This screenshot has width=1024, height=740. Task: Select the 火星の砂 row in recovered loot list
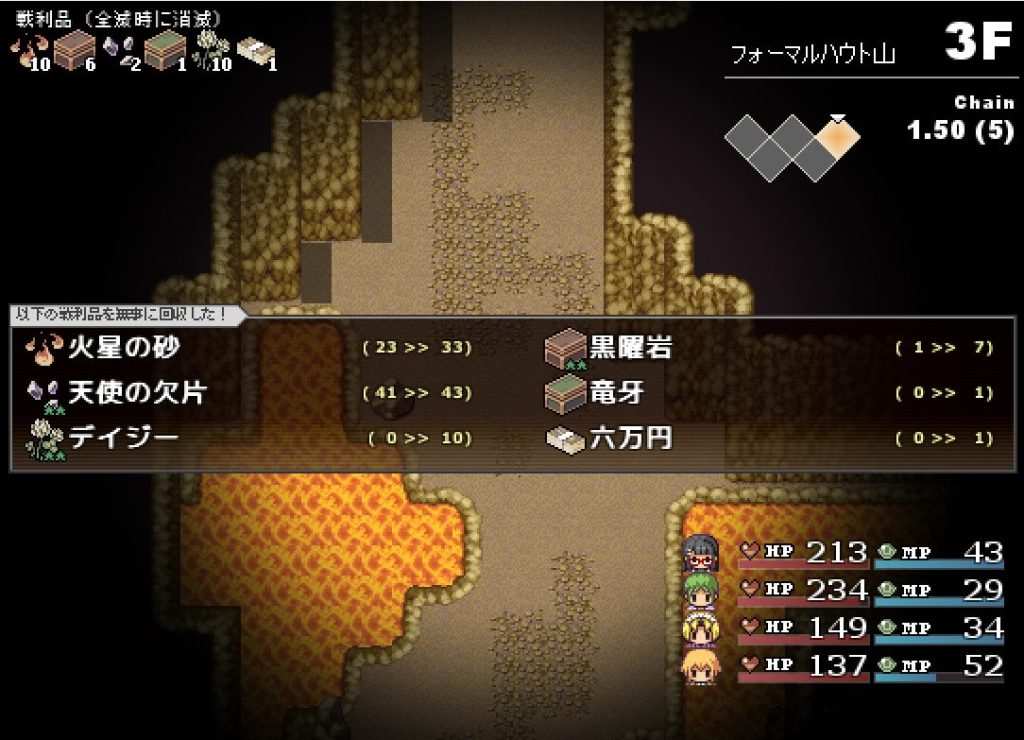pyautogui.click(x=125, y=348)
